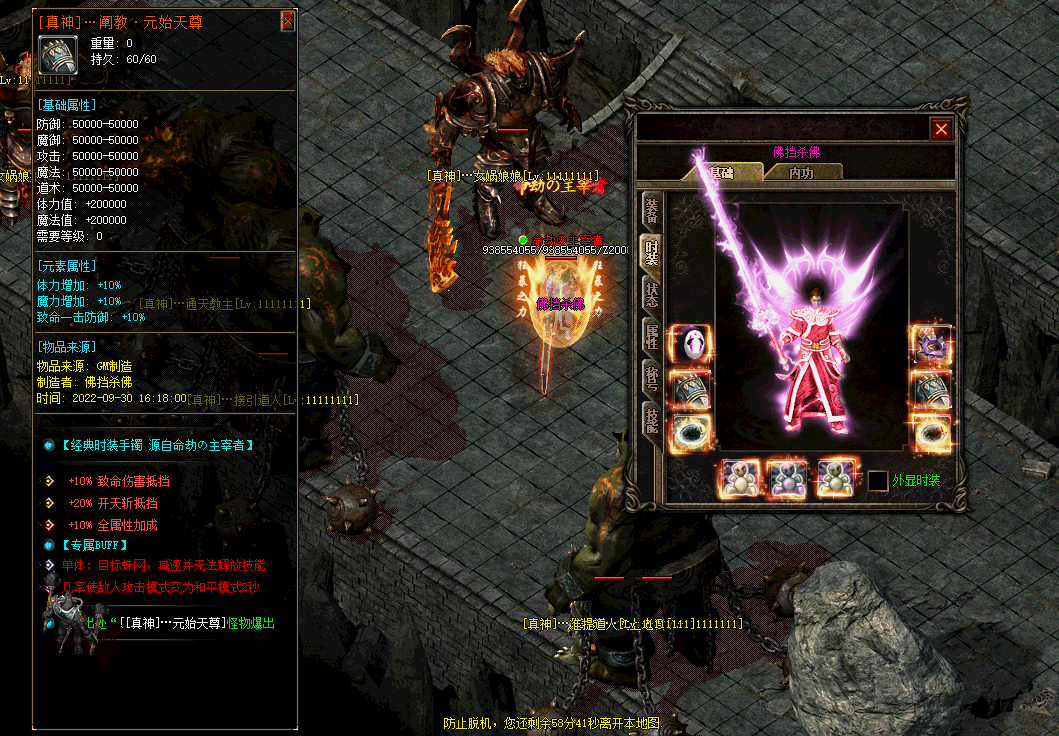The width and height of the screenshot is (1059, 736).
Task: Open the 属性 side tab
Action: (x=651, y=337)
